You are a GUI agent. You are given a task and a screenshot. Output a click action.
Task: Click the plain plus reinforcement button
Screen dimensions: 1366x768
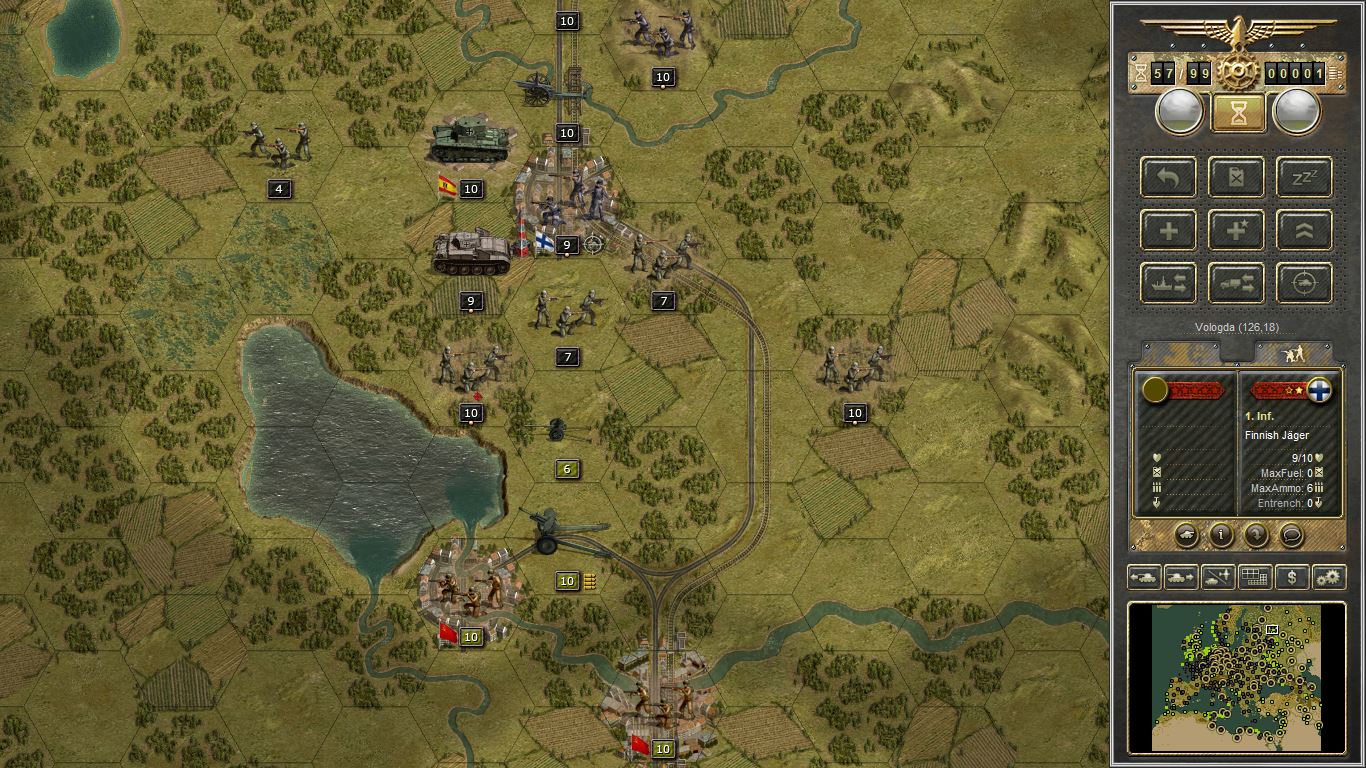click(x=1169, y=231)
